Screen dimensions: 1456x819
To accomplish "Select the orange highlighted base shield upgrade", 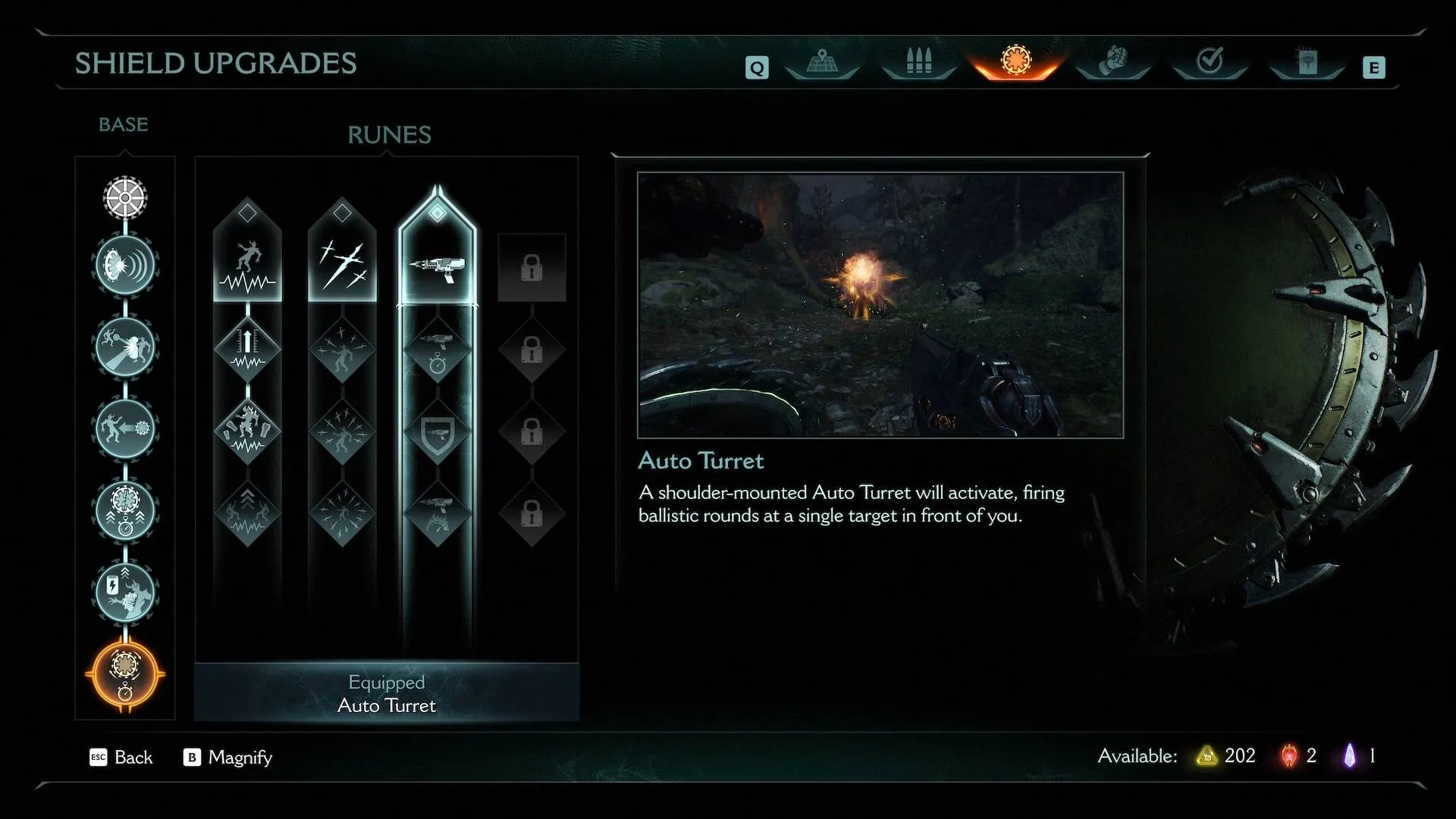I will (x=125, y=673).
